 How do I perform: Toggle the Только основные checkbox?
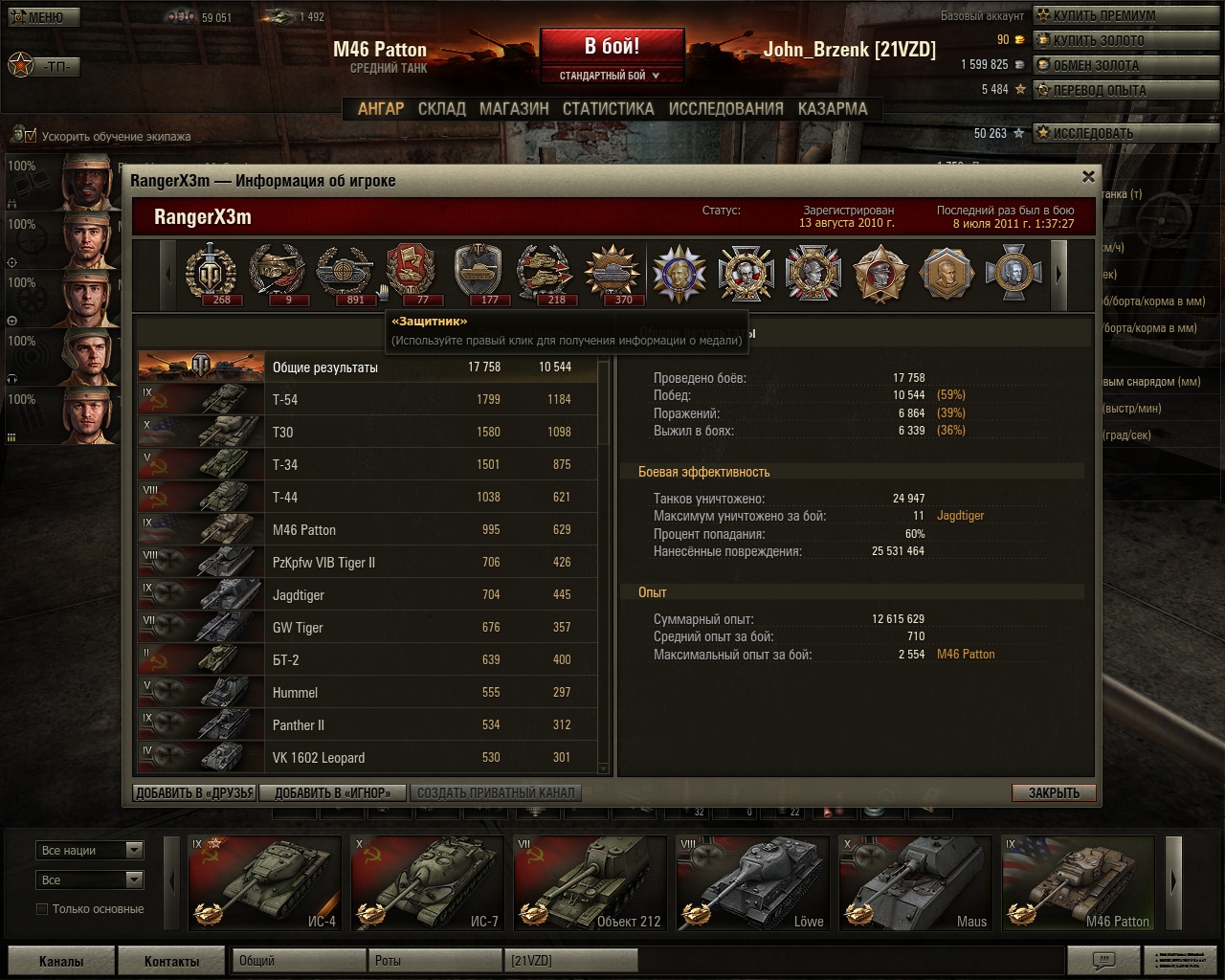click(x=42, y=909)
